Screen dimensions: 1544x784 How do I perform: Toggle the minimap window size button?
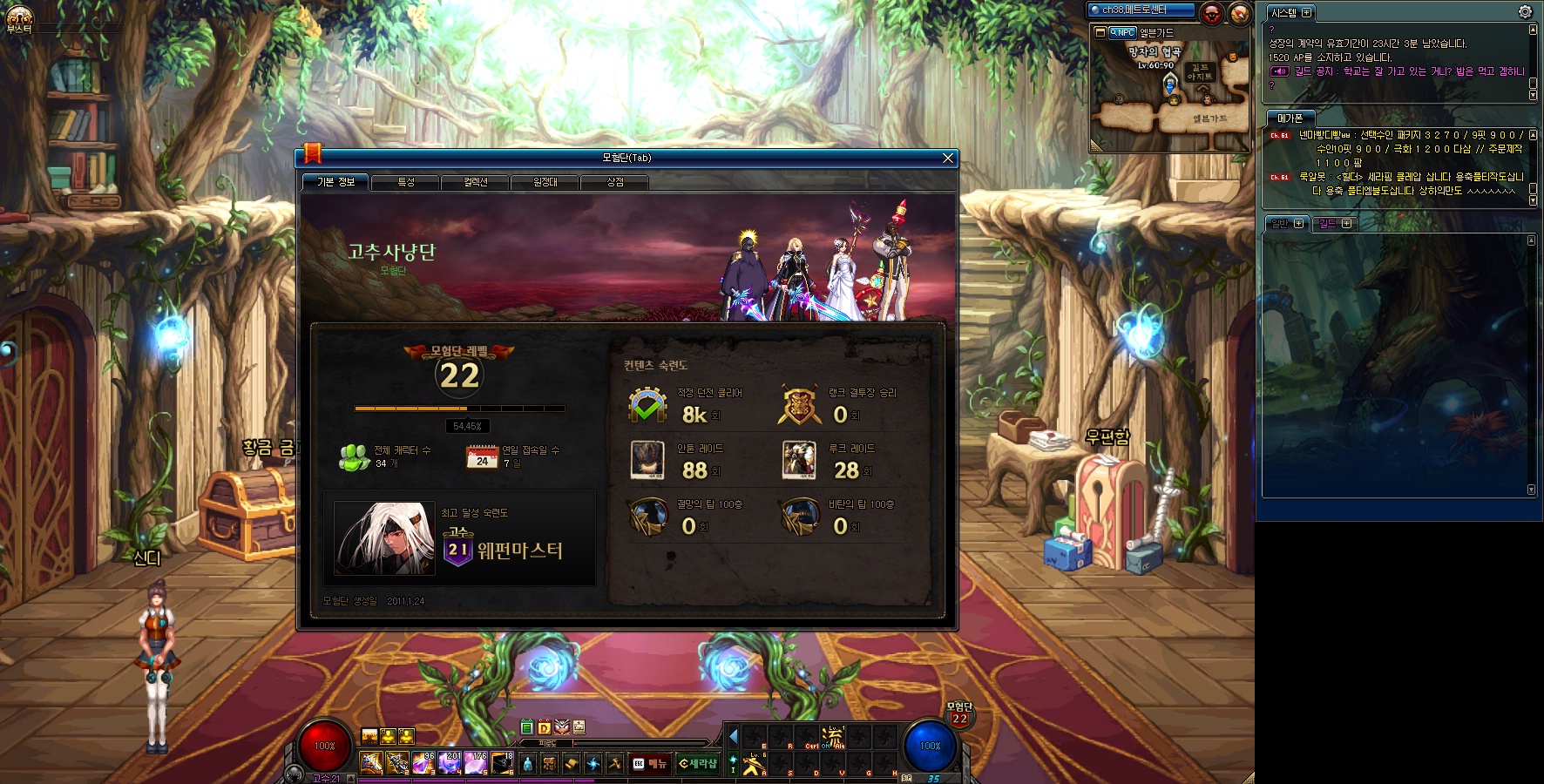1100,32
